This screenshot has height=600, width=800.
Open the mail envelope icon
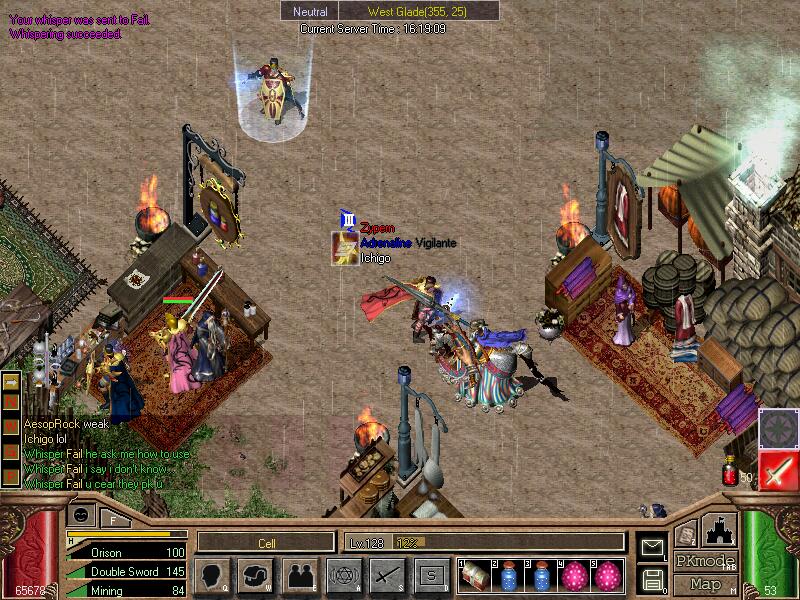652,547
